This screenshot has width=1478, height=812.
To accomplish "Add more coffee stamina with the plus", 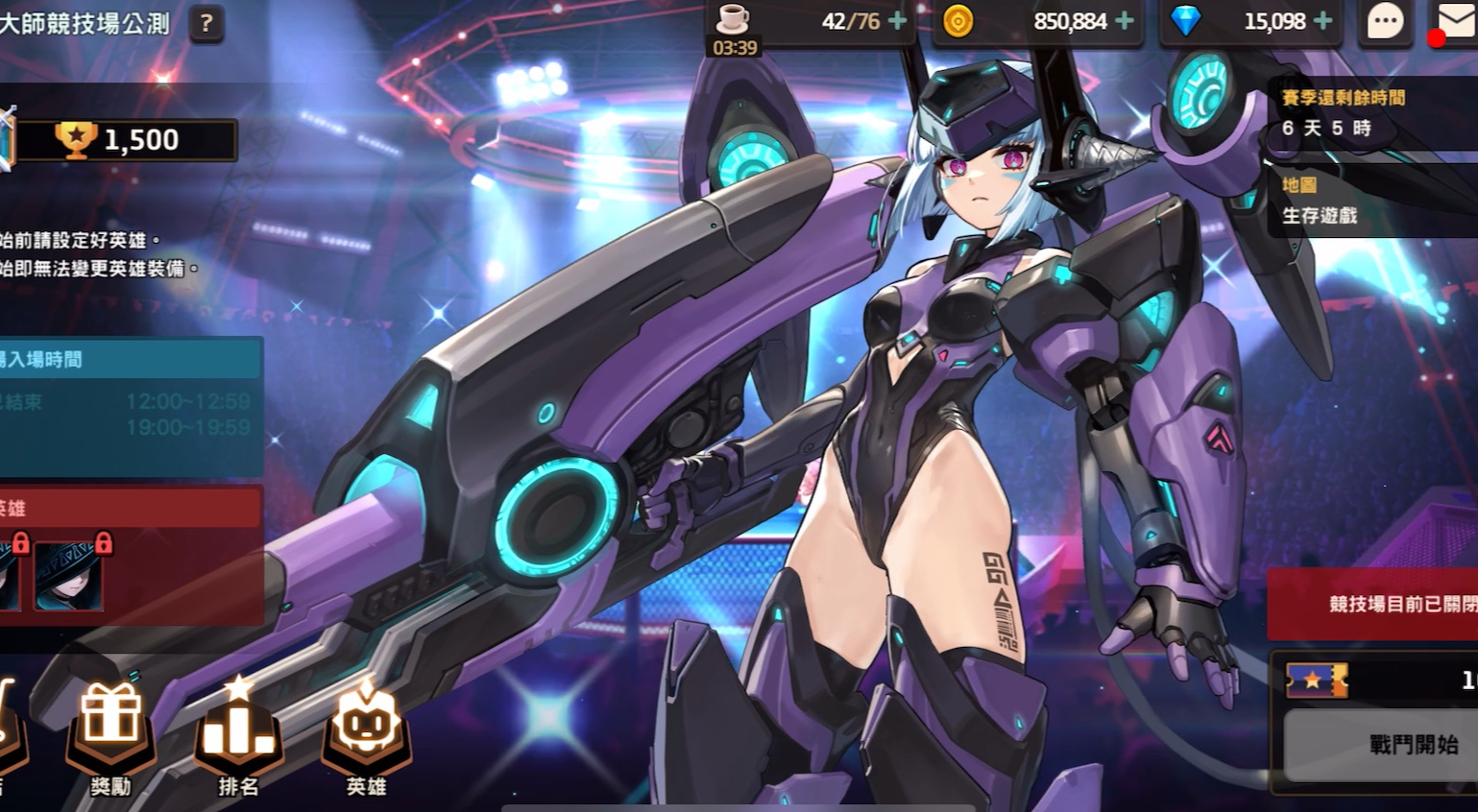I will (897, 21).
